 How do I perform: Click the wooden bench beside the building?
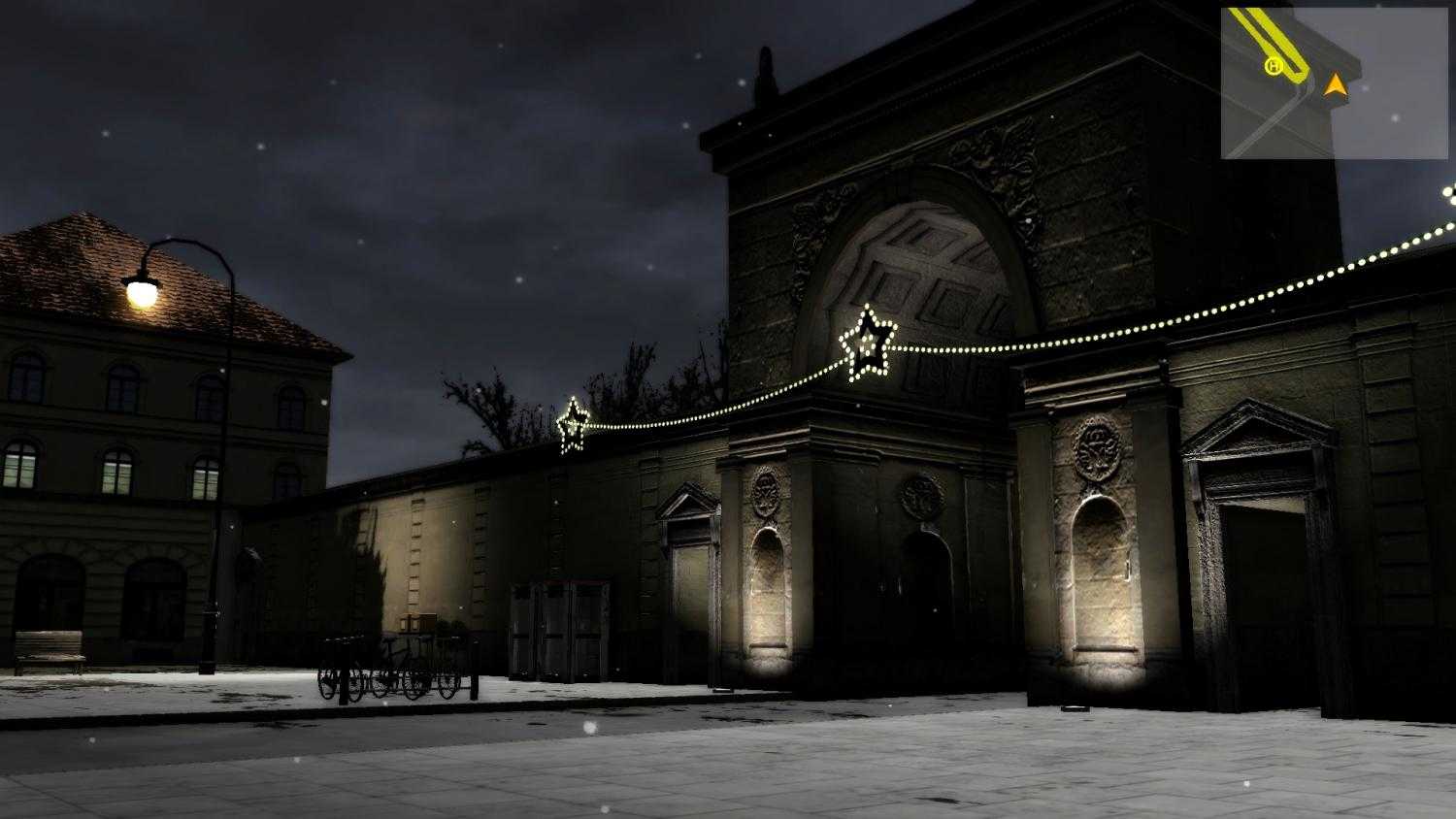(x=49, y=650)
